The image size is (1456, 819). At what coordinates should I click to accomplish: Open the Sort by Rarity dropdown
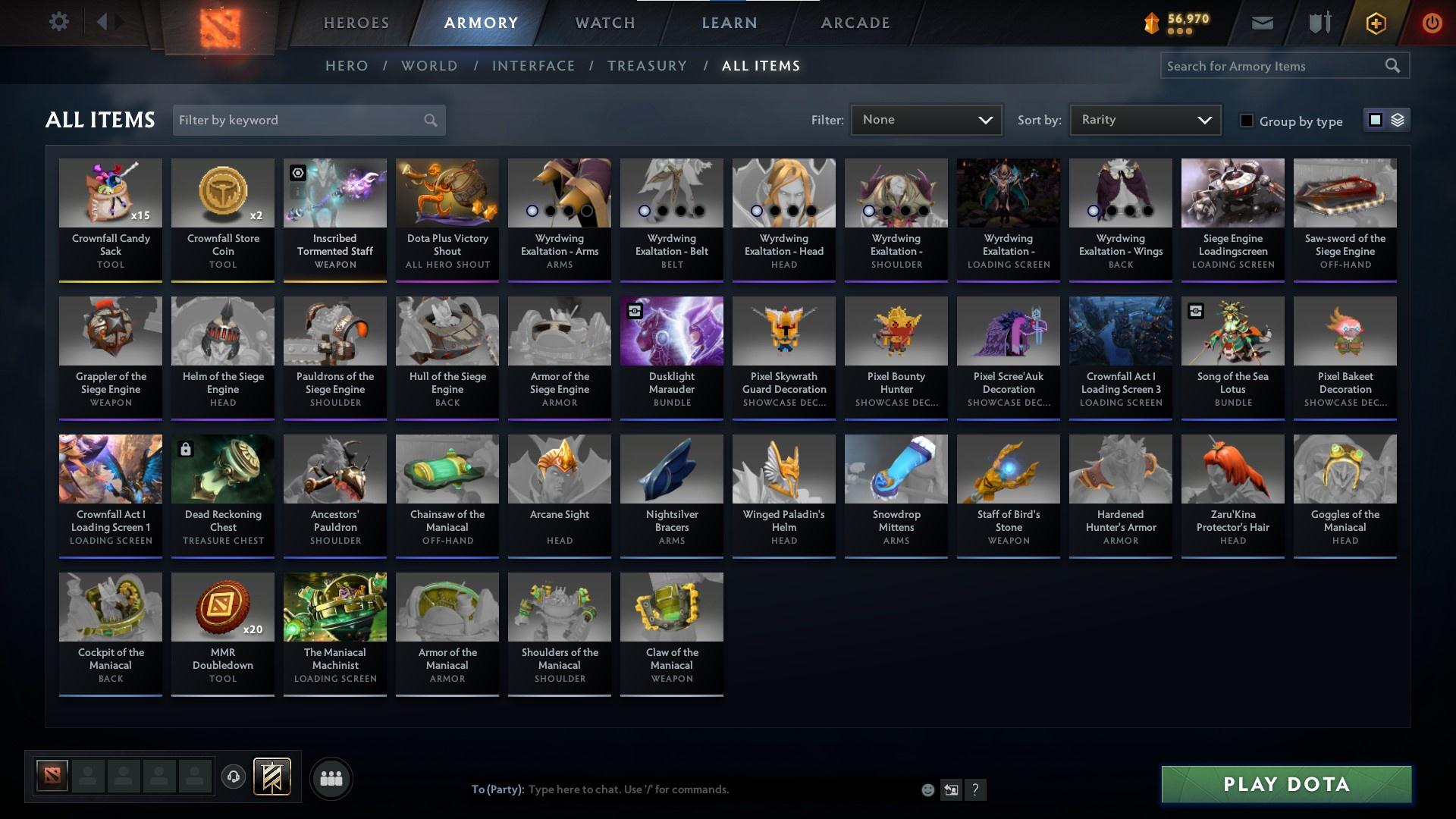[1144, 119]
